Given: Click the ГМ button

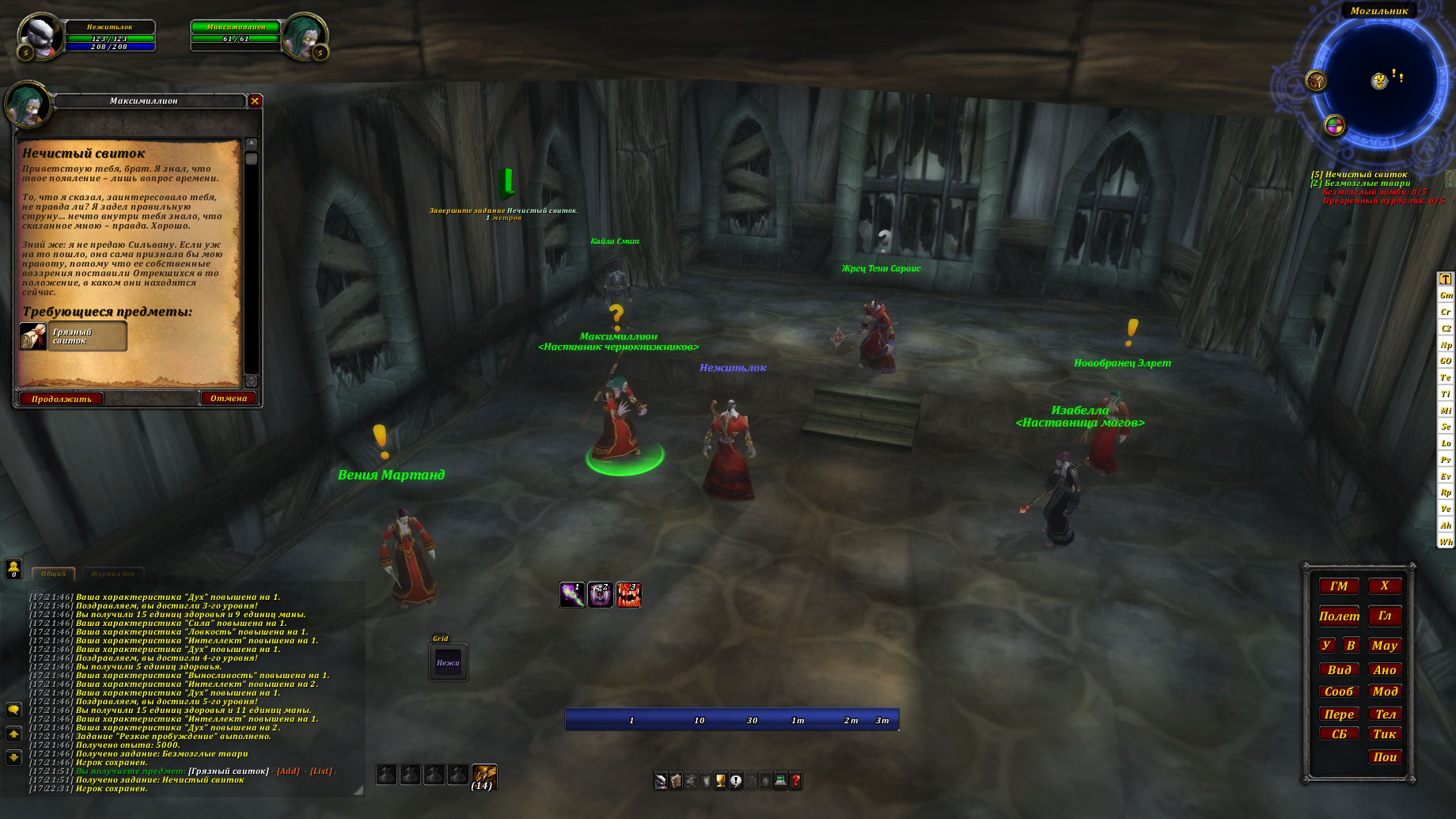Looking at the screenshot, I should (1339, 586).
